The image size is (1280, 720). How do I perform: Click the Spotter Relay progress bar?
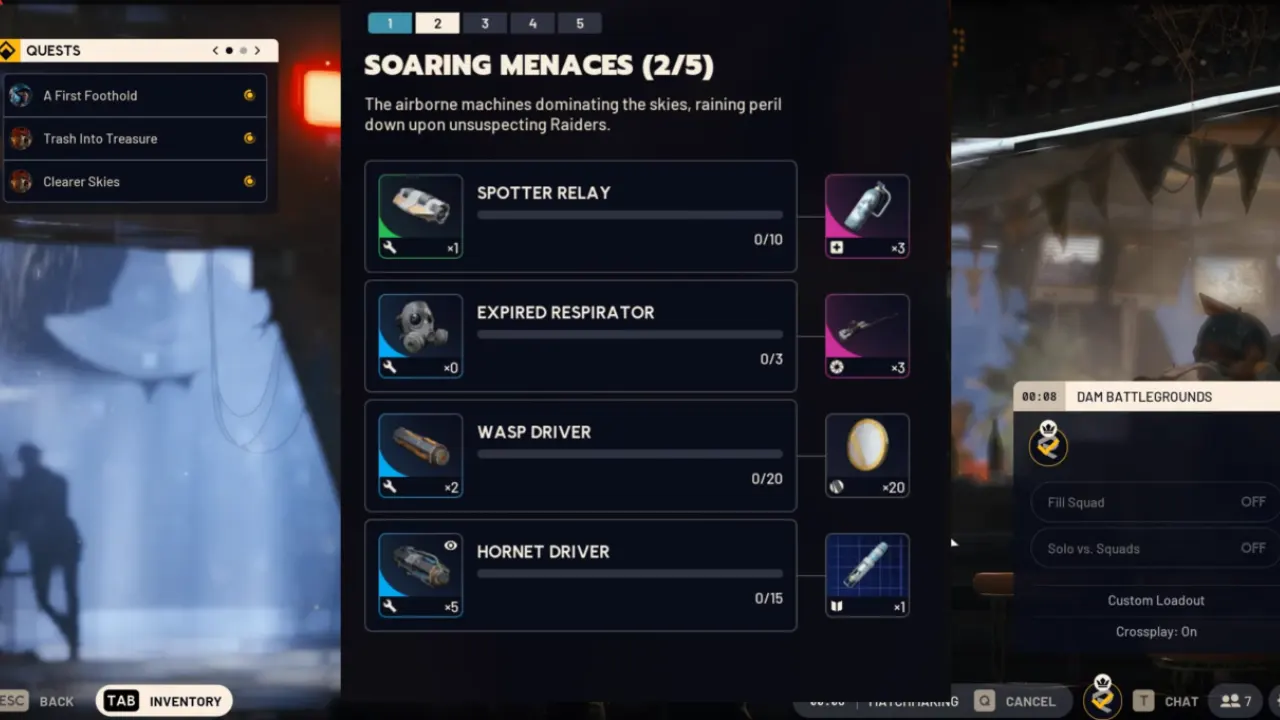coord(629,214)
